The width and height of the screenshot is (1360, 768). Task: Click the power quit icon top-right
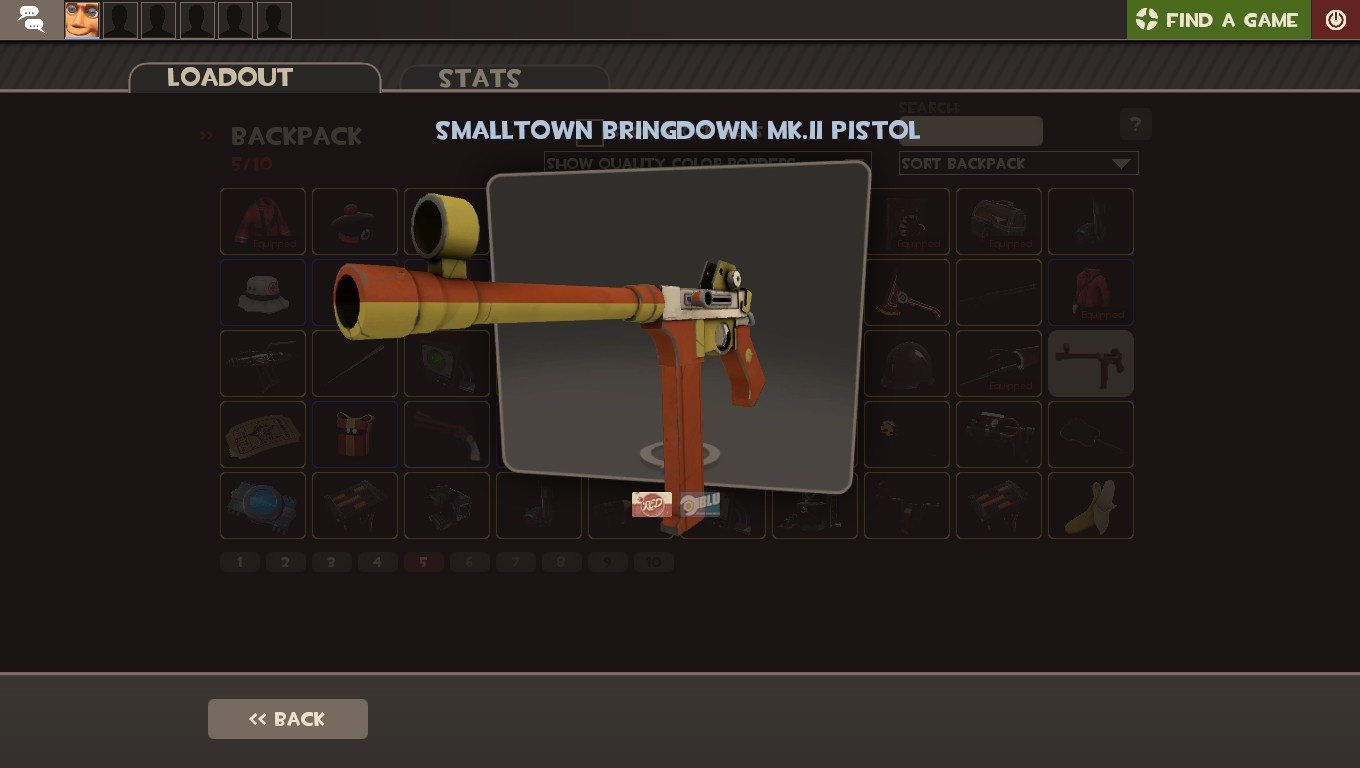1336,19
